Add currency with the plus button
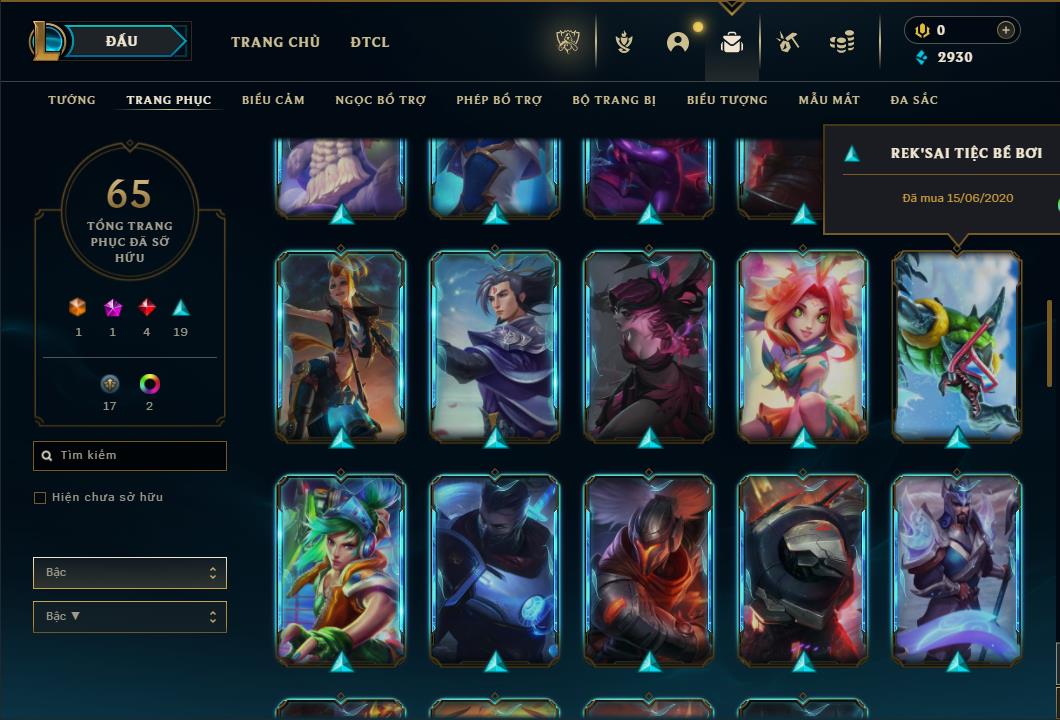 coord(1005,30)
